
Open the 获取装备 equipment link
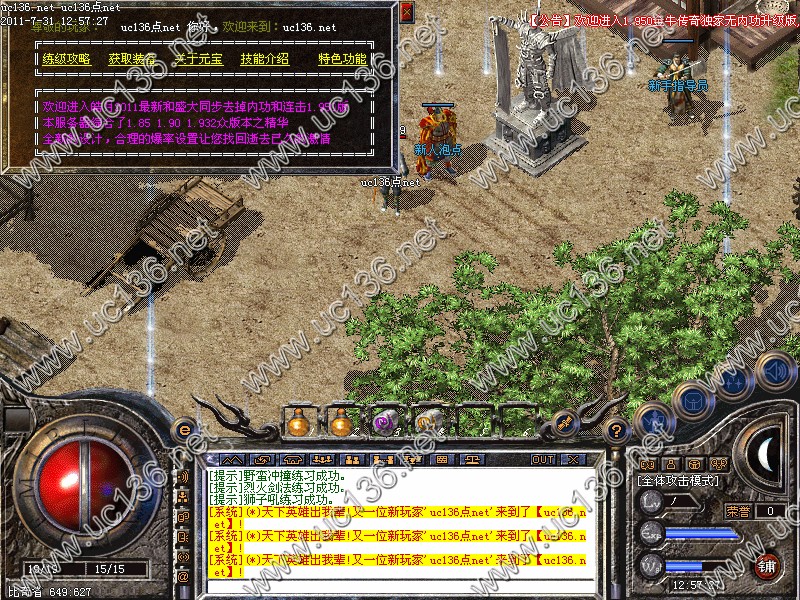point(132,59)
